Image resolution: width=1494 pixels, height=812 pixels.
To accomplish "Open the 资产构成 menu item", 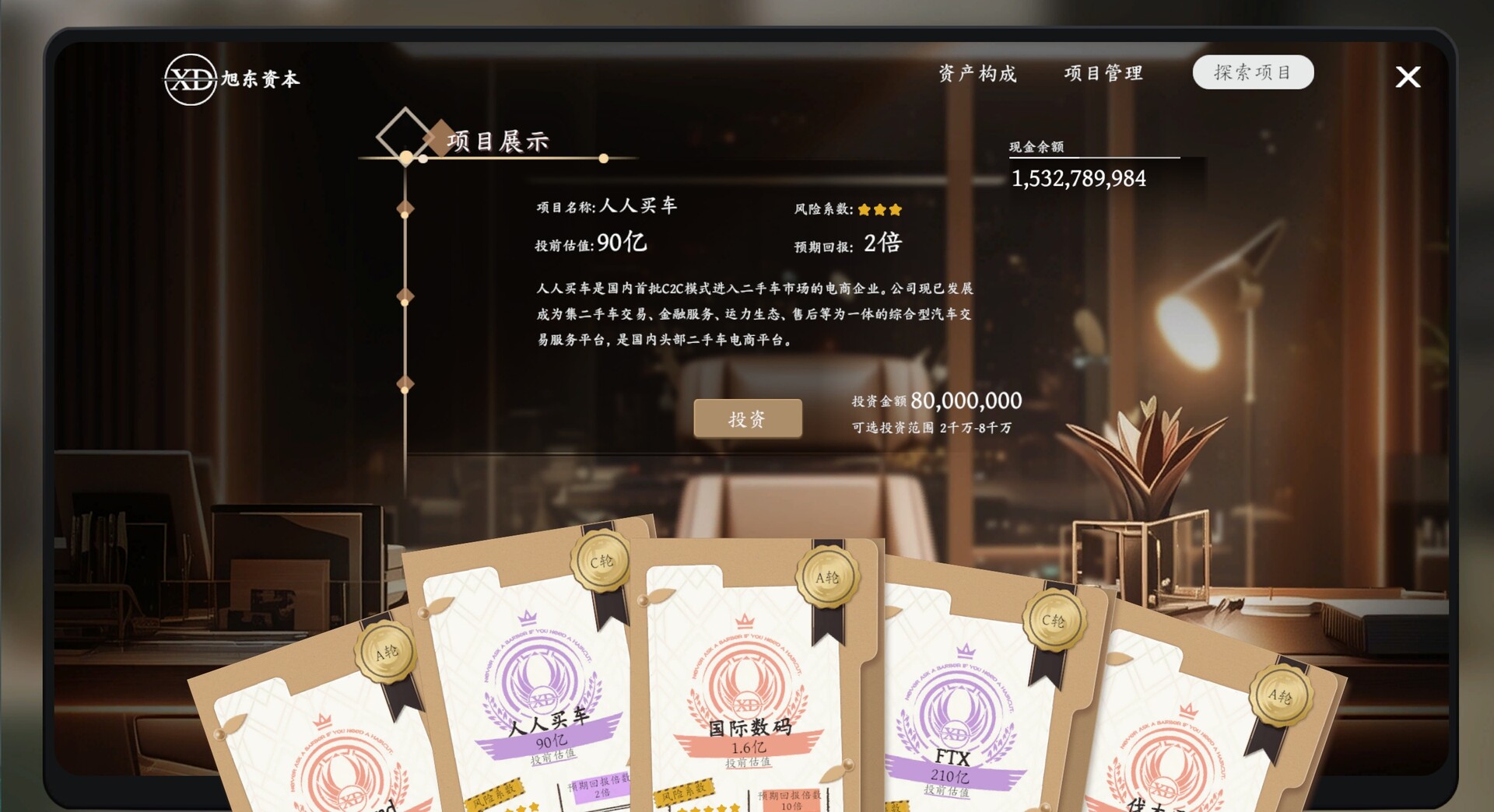I will [977, 74].
